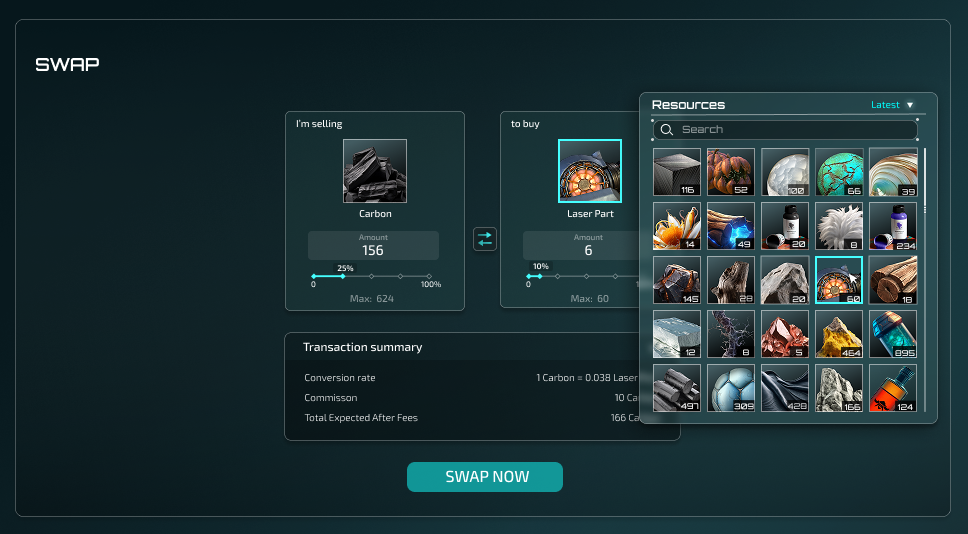Click the swap direction arrows button
The height and width of the screenshot is (534, 968).
485,239
